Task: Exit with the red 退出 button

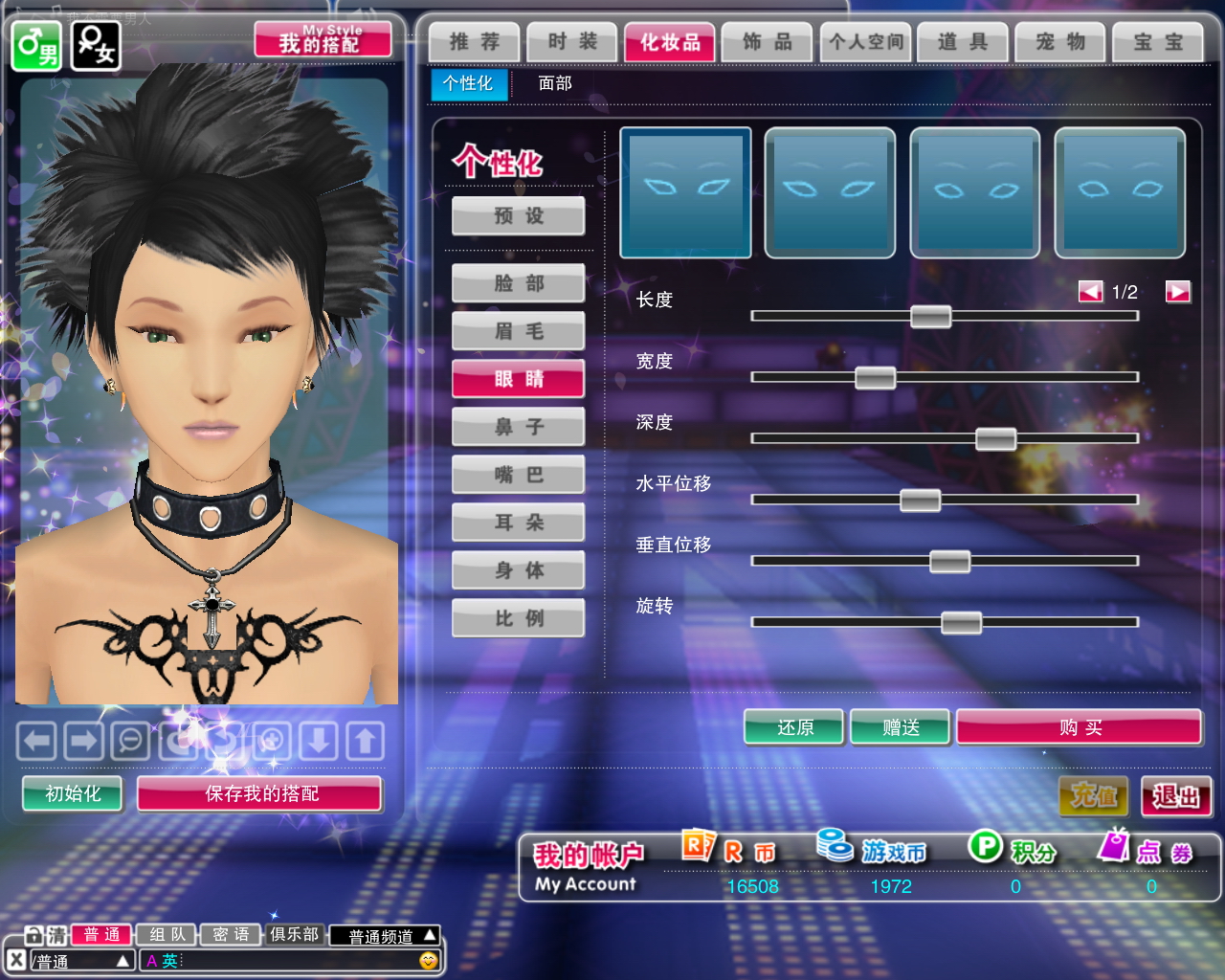Action: 1176,796
